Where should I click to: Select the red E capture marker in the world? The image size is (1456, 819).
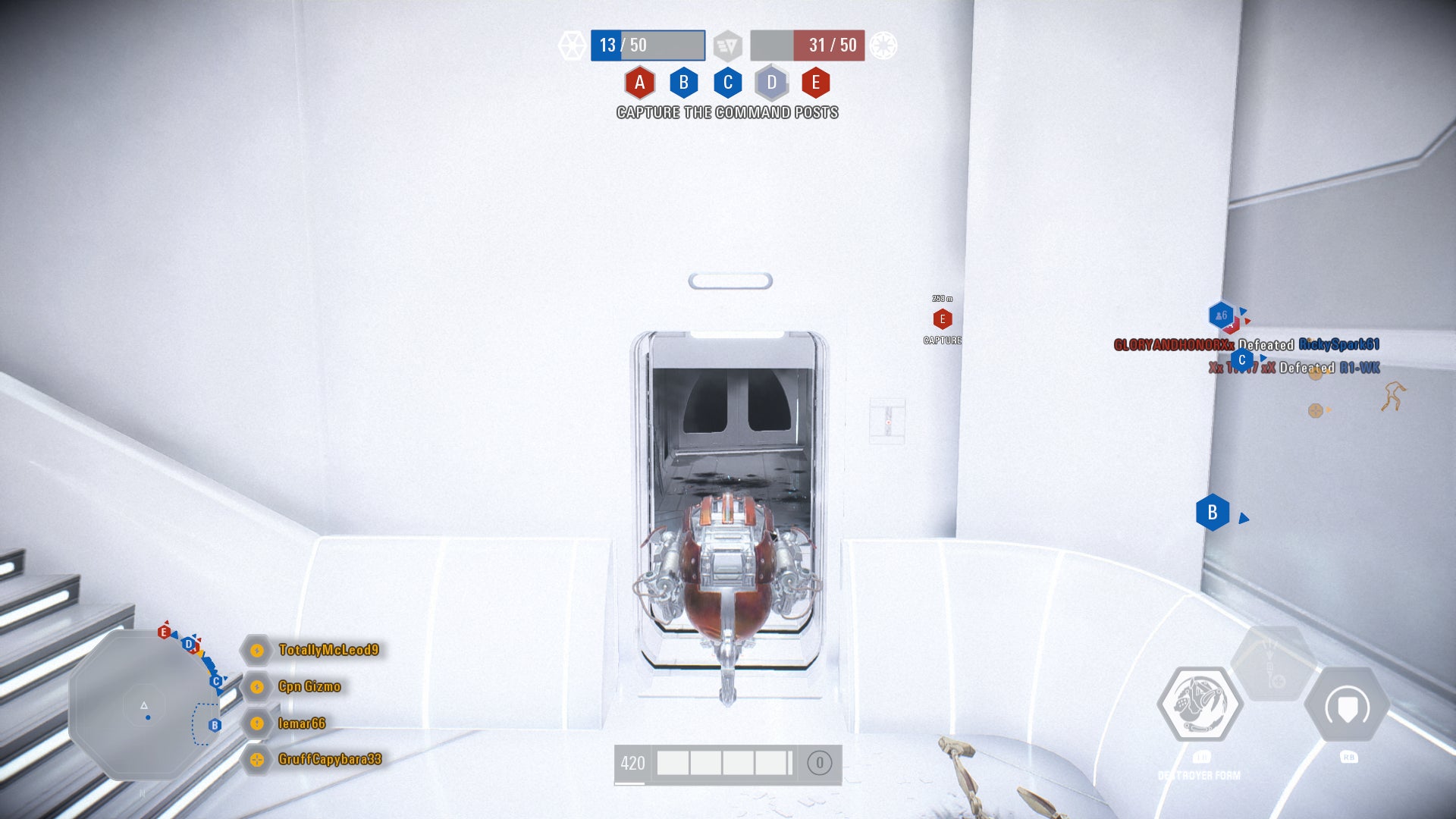click(x=943, y=320)
